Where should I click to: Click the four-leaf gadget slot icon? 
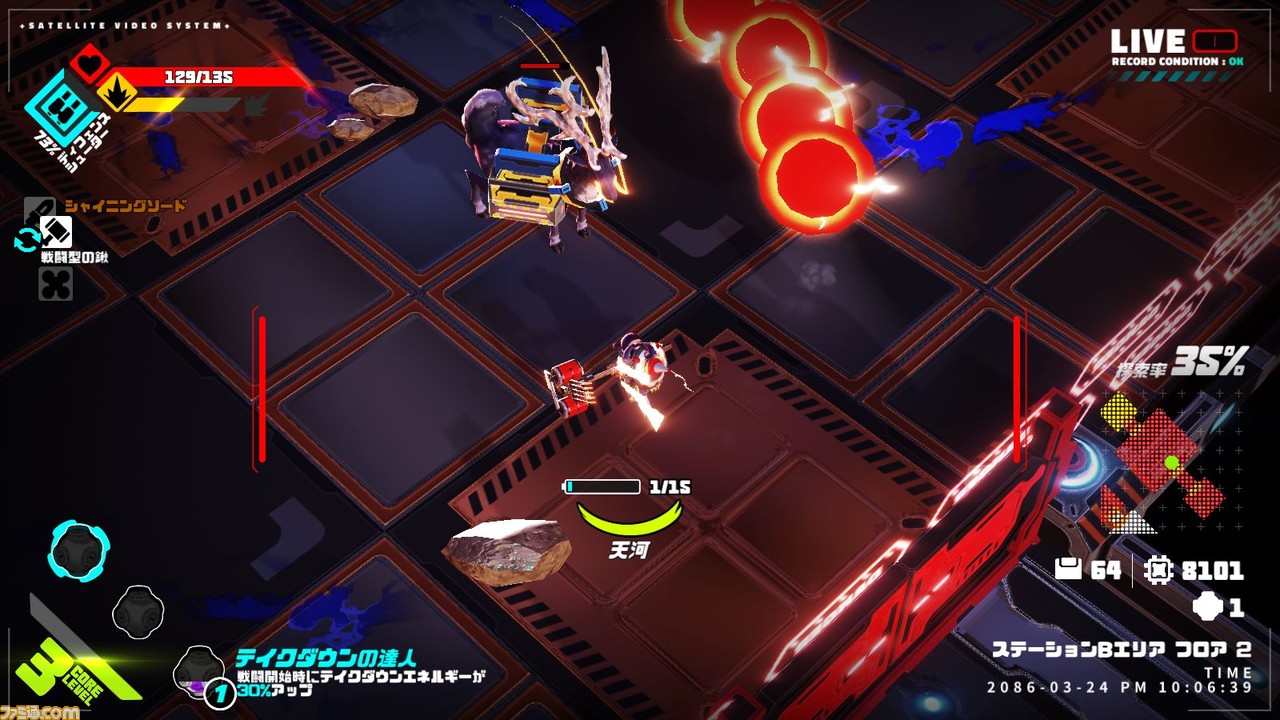(x=55, y=284)
